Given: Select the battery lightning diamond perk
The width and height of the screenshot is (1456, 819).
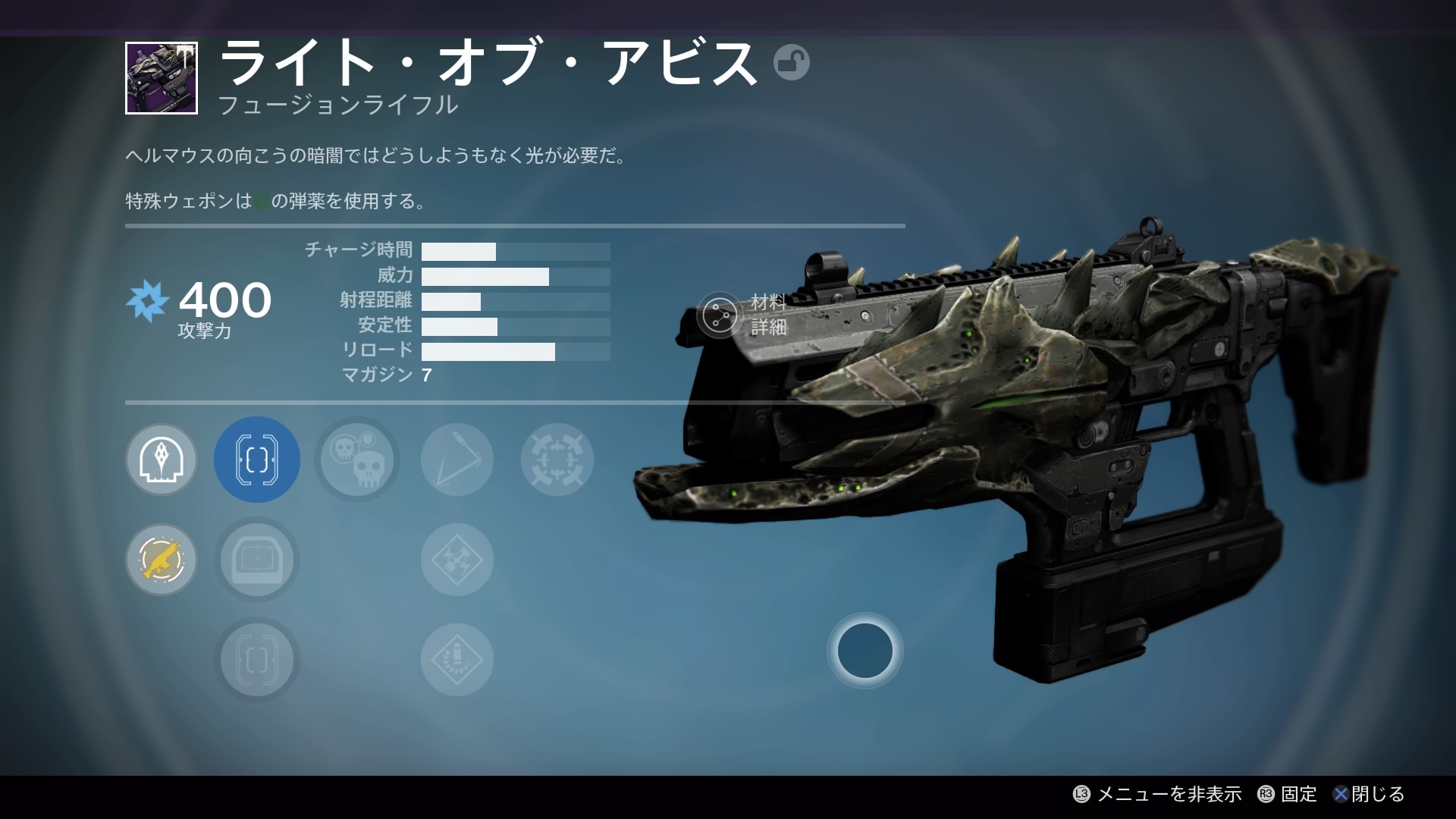Looking at the screenshot, I should (x=457, y=560).
